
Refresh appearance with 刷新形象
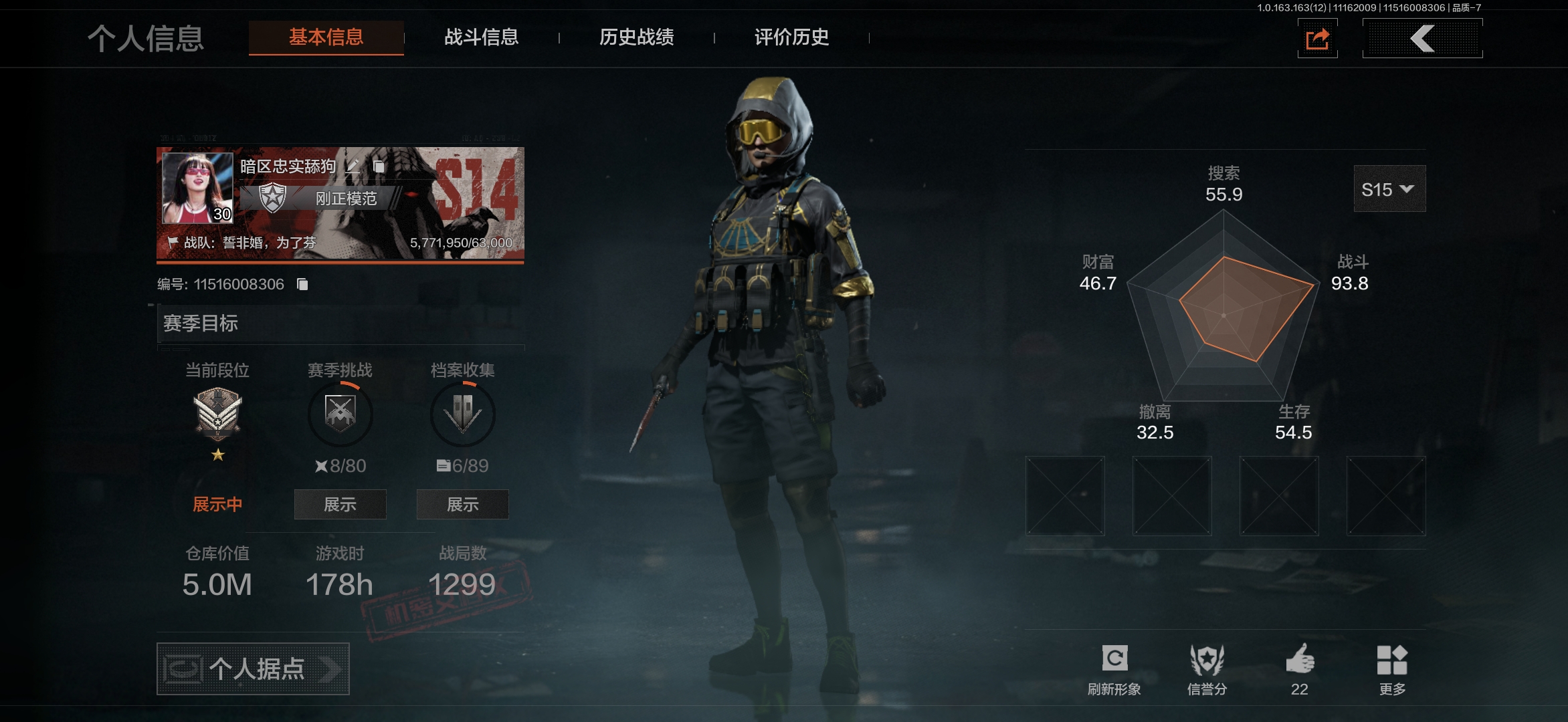1114,669
